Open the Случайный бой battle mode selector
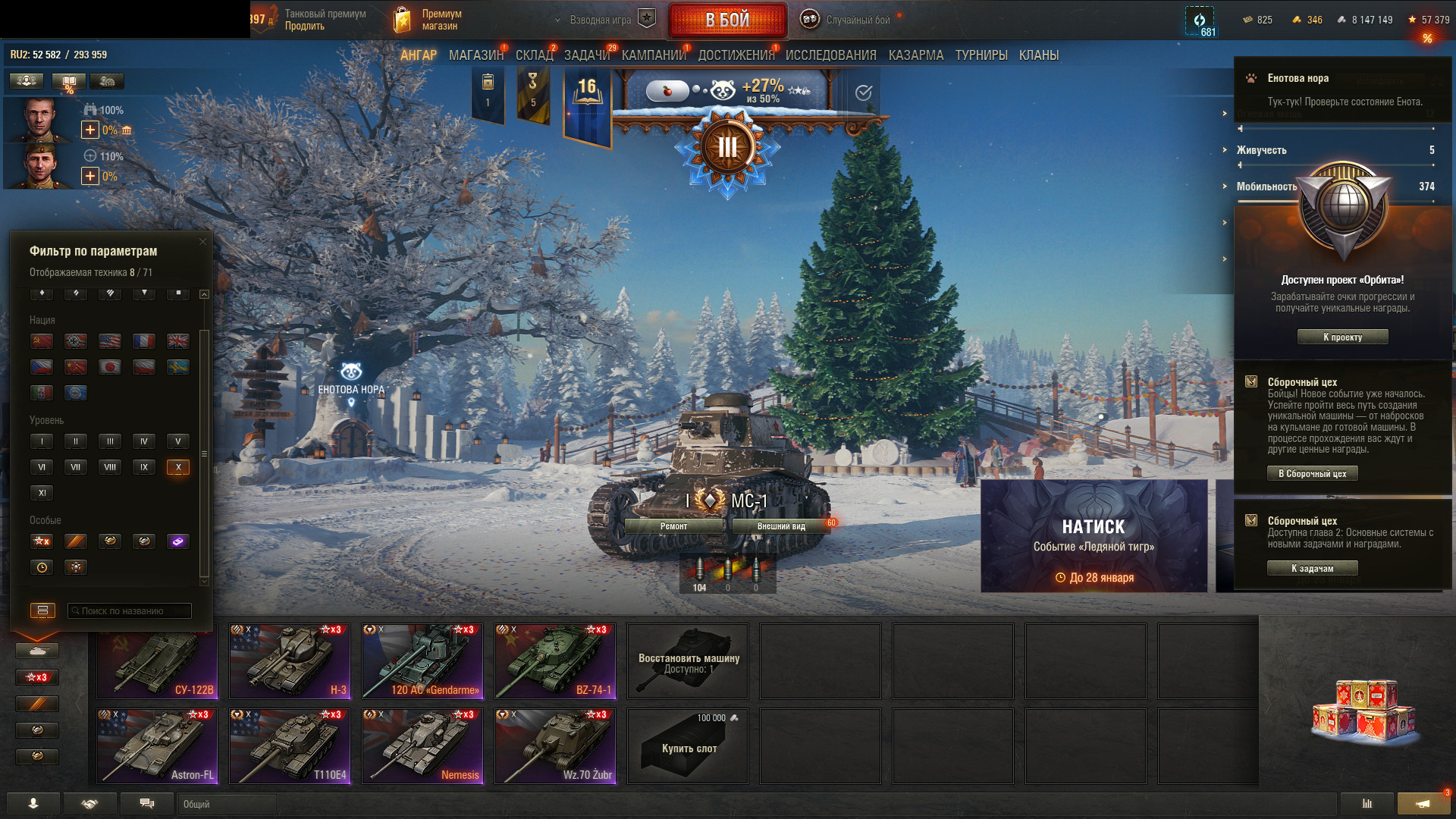The width and height of the screenshot is (1456, 819). click(849, 20)
